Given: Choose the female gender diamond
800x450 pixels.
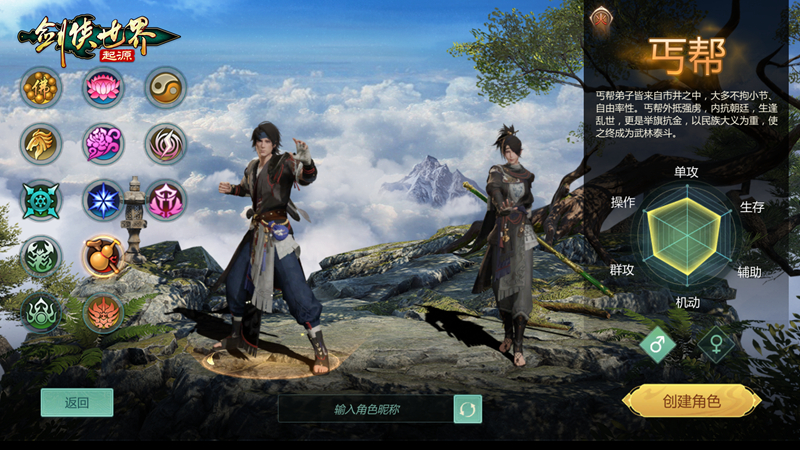Looking at the screenshot, I should (716, 345).
